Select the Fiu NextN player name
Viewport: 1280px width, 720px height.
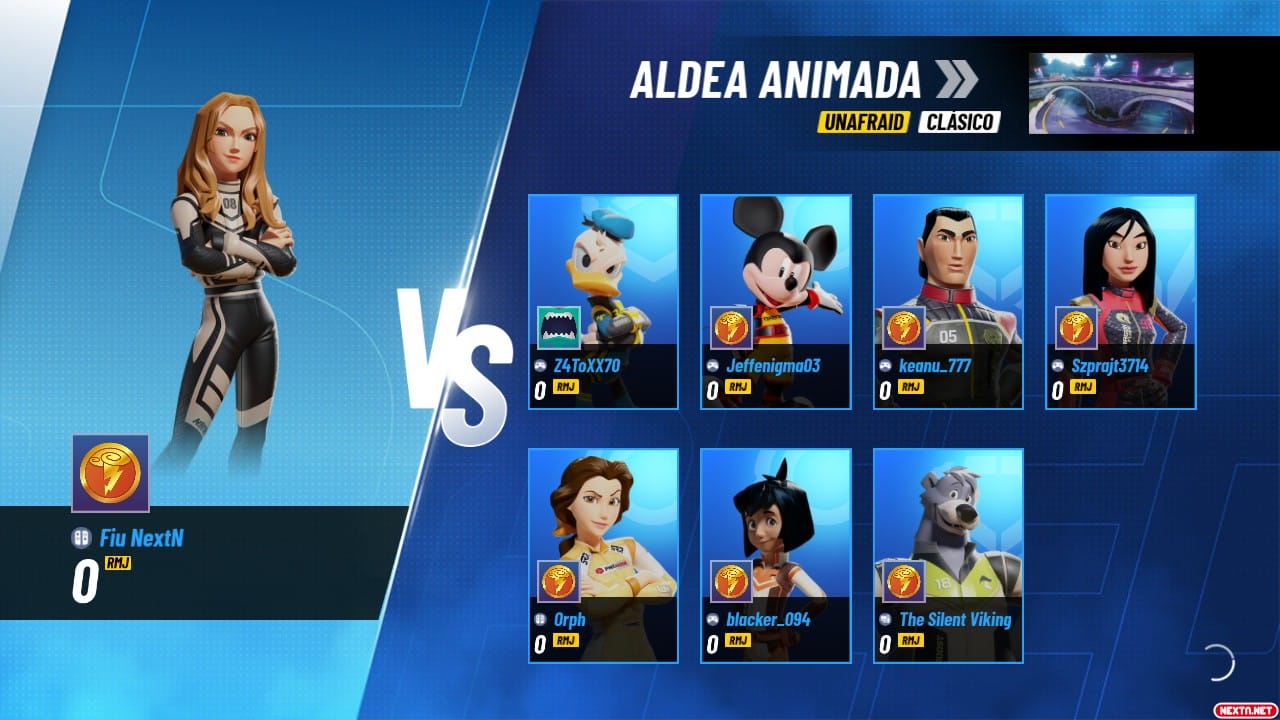click(x=141, y=539)
